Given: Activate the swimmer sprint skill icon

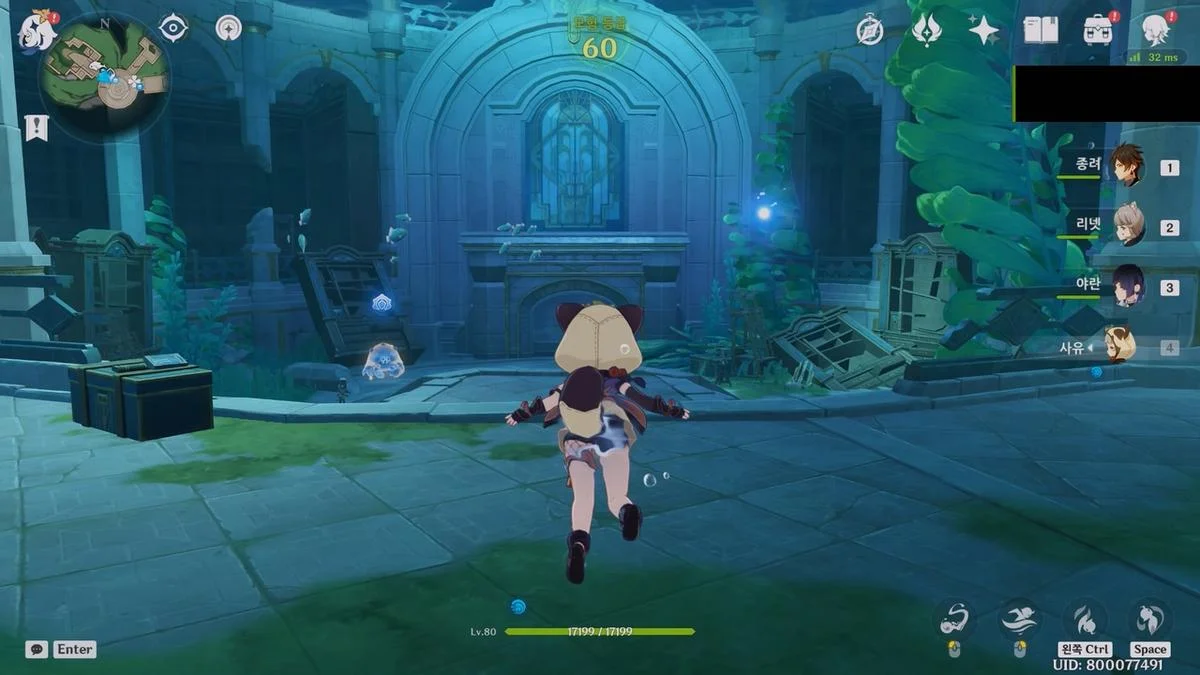Looking at the screenshot, I should click(1019, 620).
